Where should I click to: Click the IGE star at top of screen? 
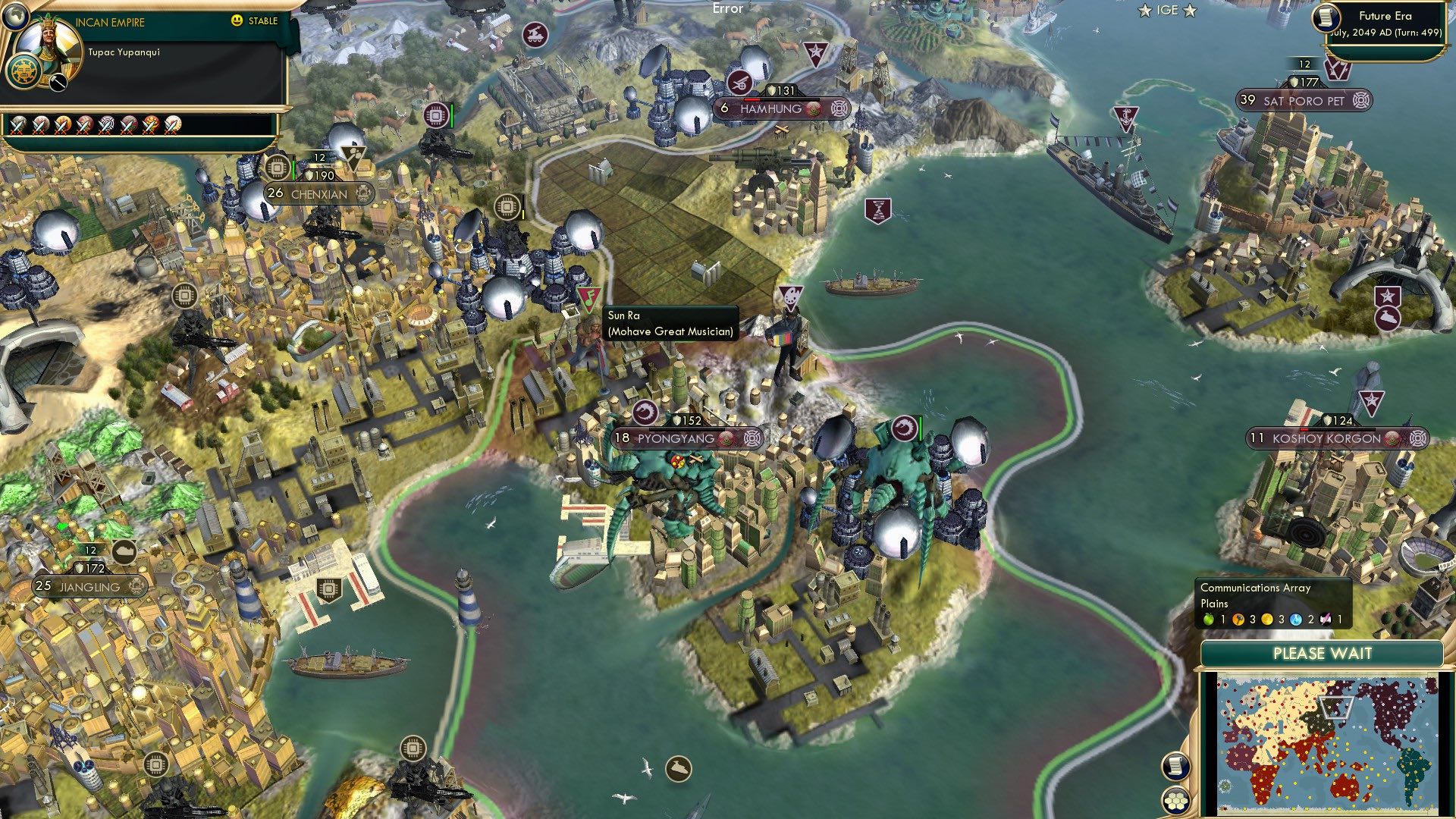point(1144,11)
